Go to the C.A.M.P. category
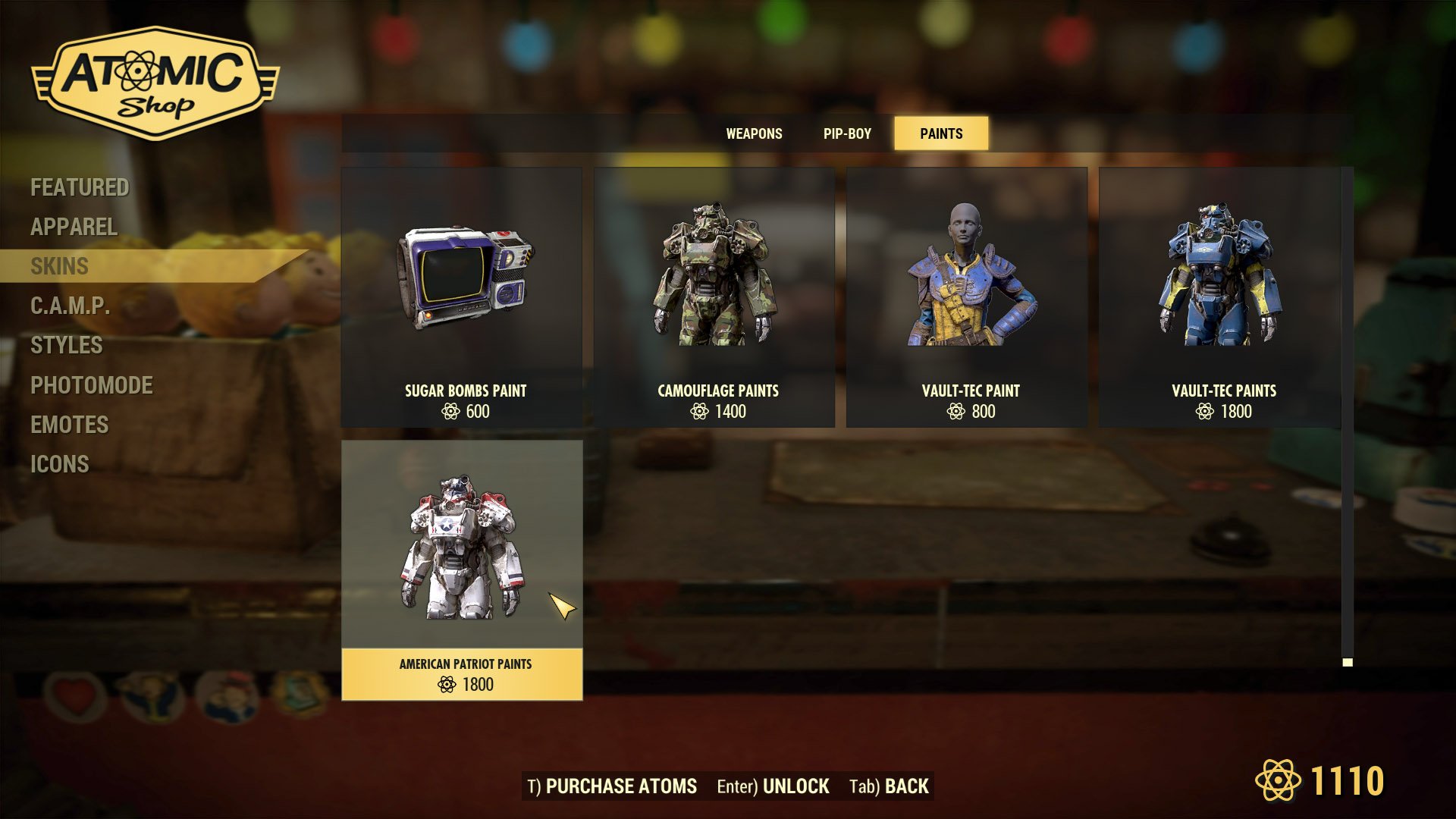This screenshot has width=1456, height=819. [x=70, y=306]
